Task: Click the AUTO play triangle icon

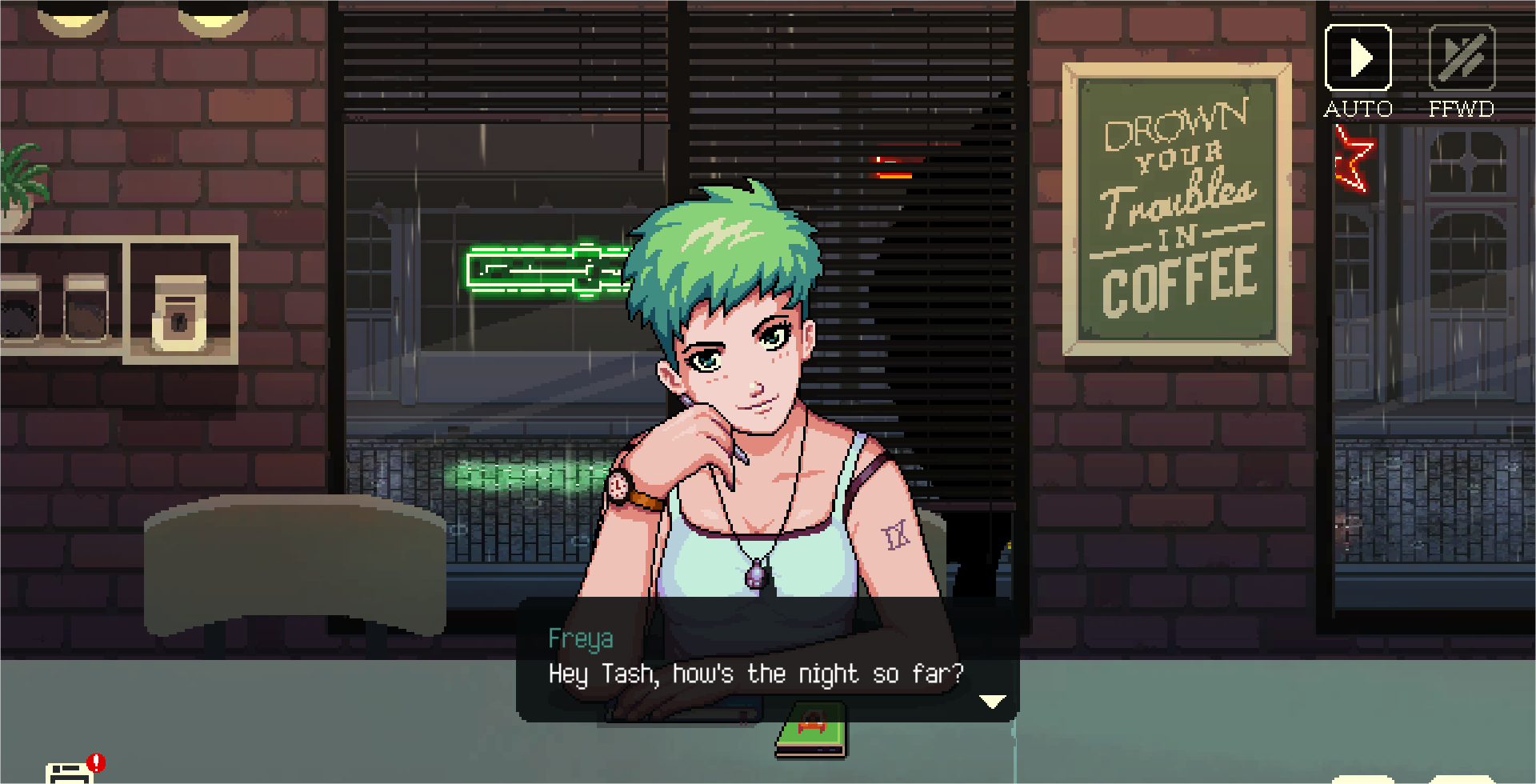Action: tap(1358, 56)
